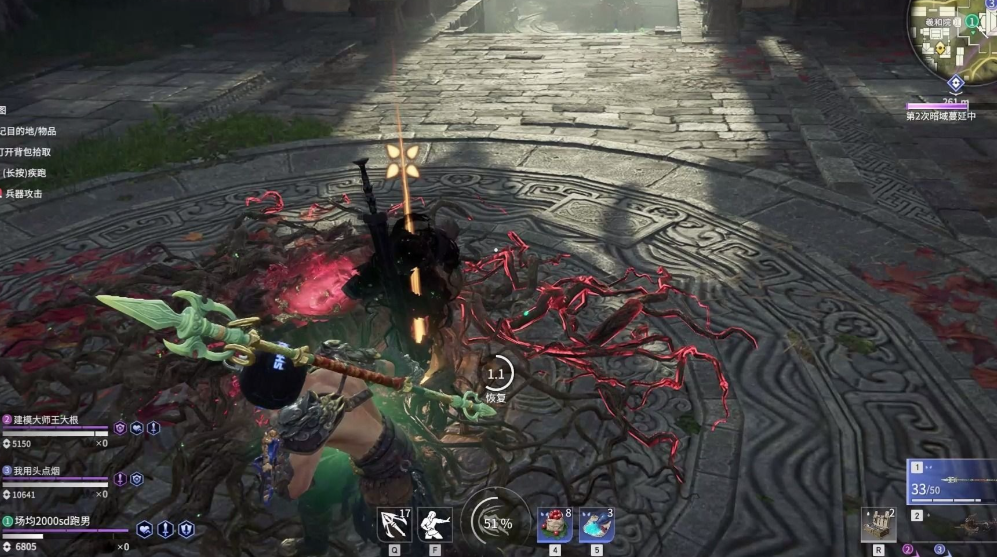Use the martial stance skill icon
Screen dimensions: 997x557
(434, 524)
